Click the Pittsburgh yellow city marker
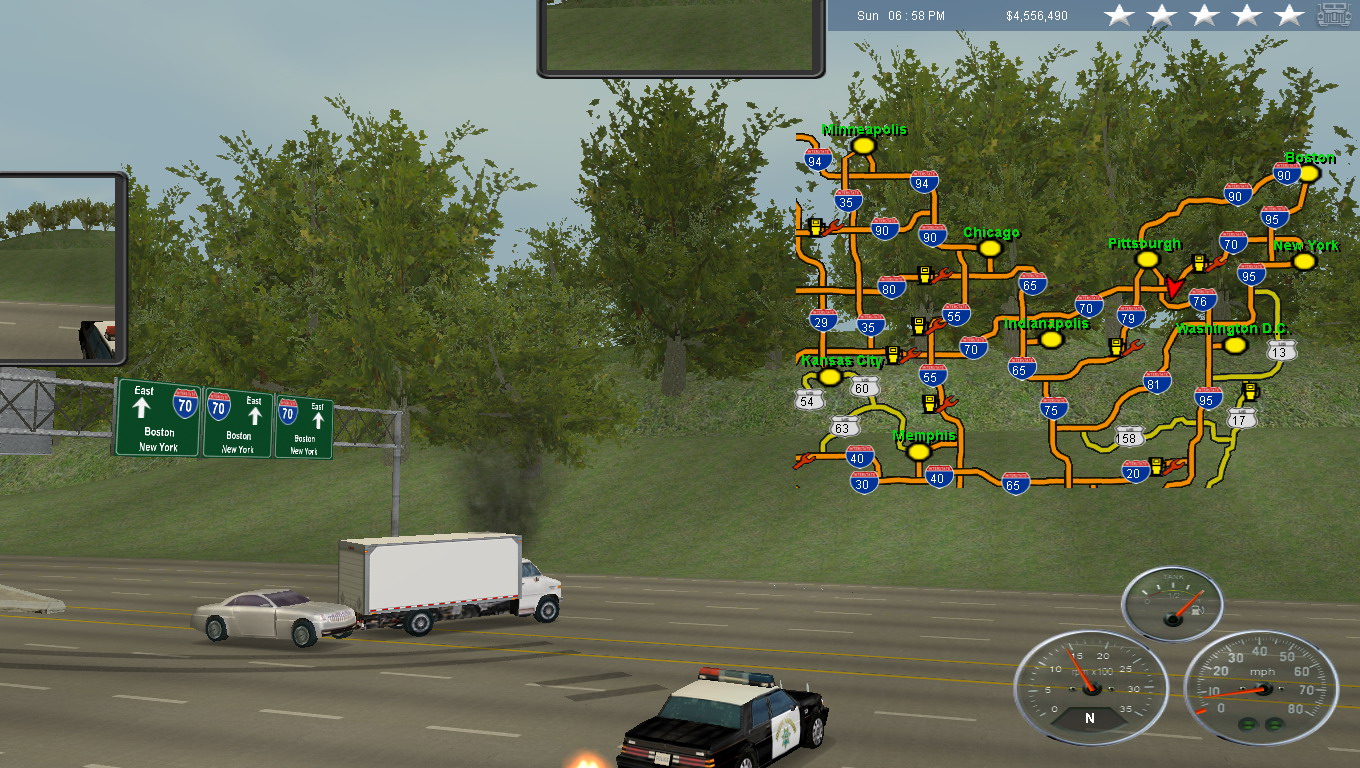This screenshot has height=768, width=1360. (x=1146, y=259)
